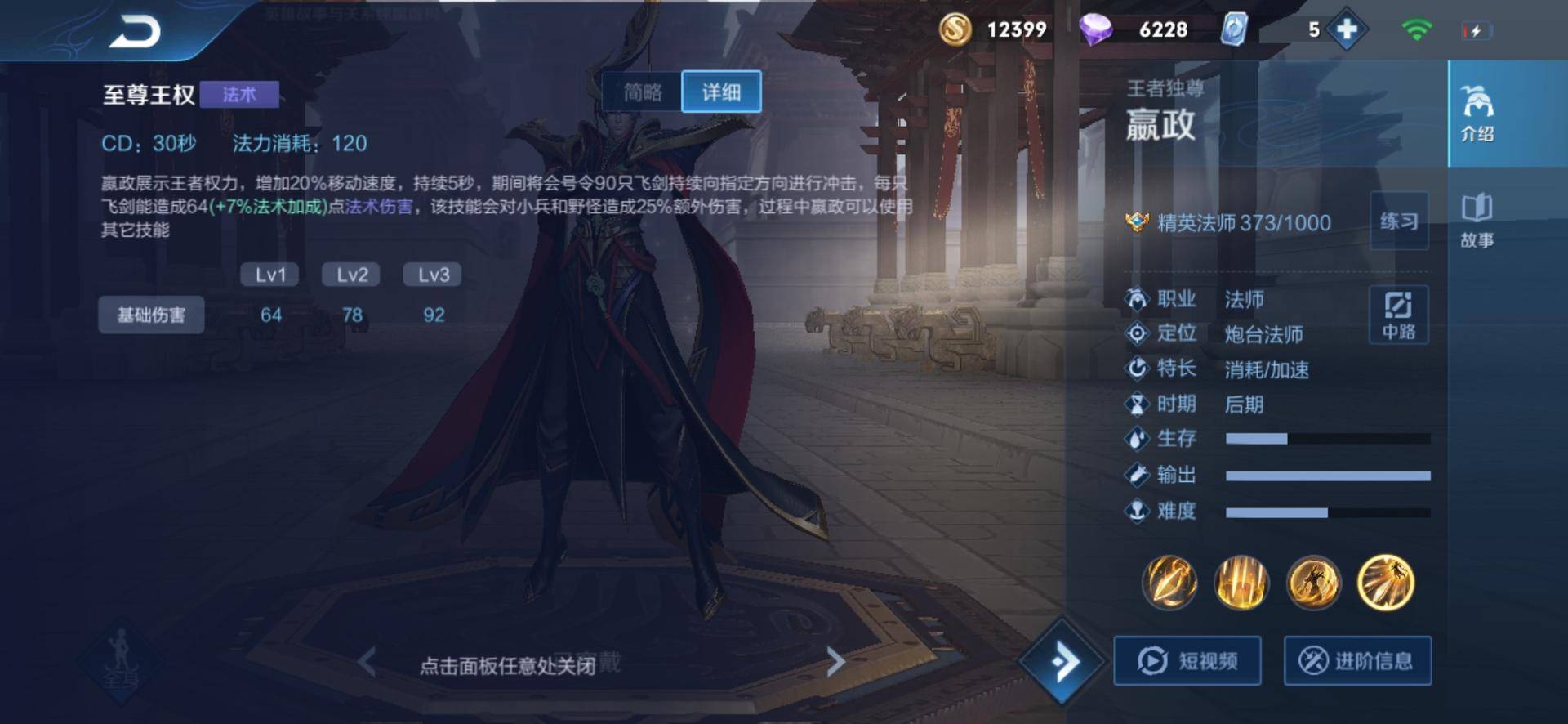This screenshot has height=724, width=1568.
Task: Click the 输出 output rating bar
Action: [x=1327, y=475]
